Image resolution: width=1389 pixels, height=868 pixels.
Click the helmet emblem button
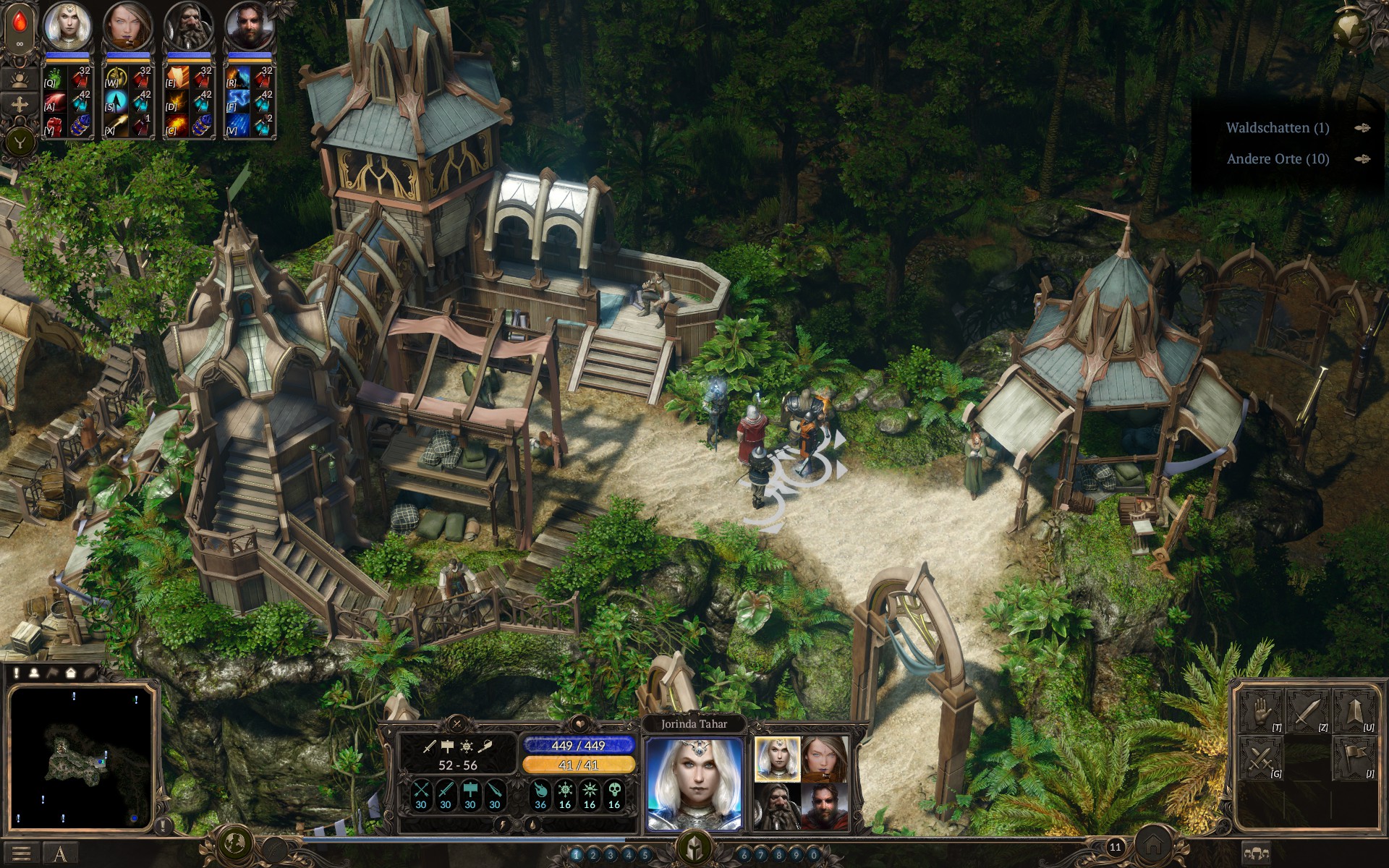pyautogui.click(x=694, y=848)
